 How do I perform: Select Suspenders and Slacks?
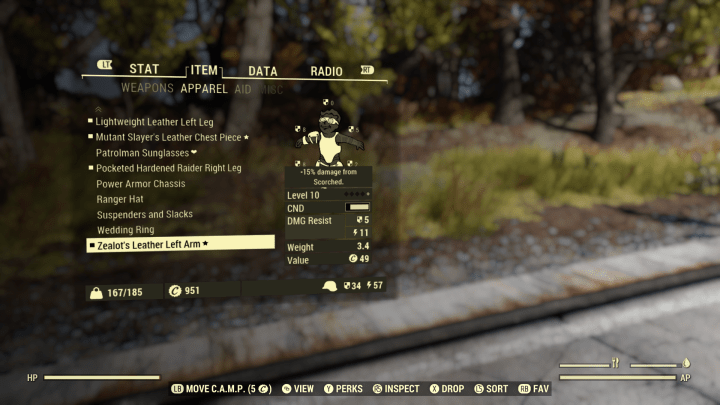tap(144, 214)
